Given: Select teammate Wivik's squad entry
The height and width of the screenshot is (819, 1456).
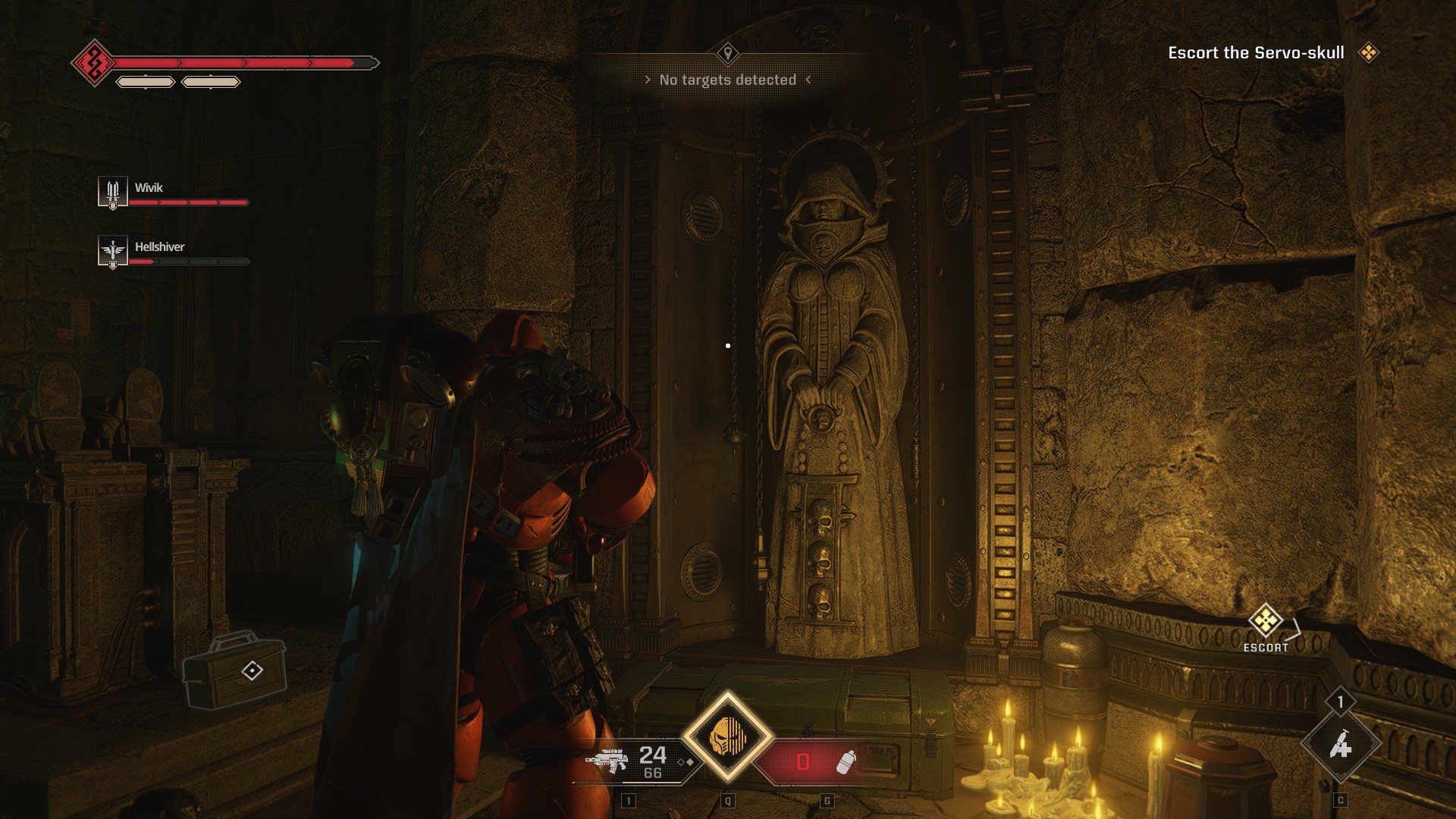Looking at the screenshot, I should (x=173, y=193).
